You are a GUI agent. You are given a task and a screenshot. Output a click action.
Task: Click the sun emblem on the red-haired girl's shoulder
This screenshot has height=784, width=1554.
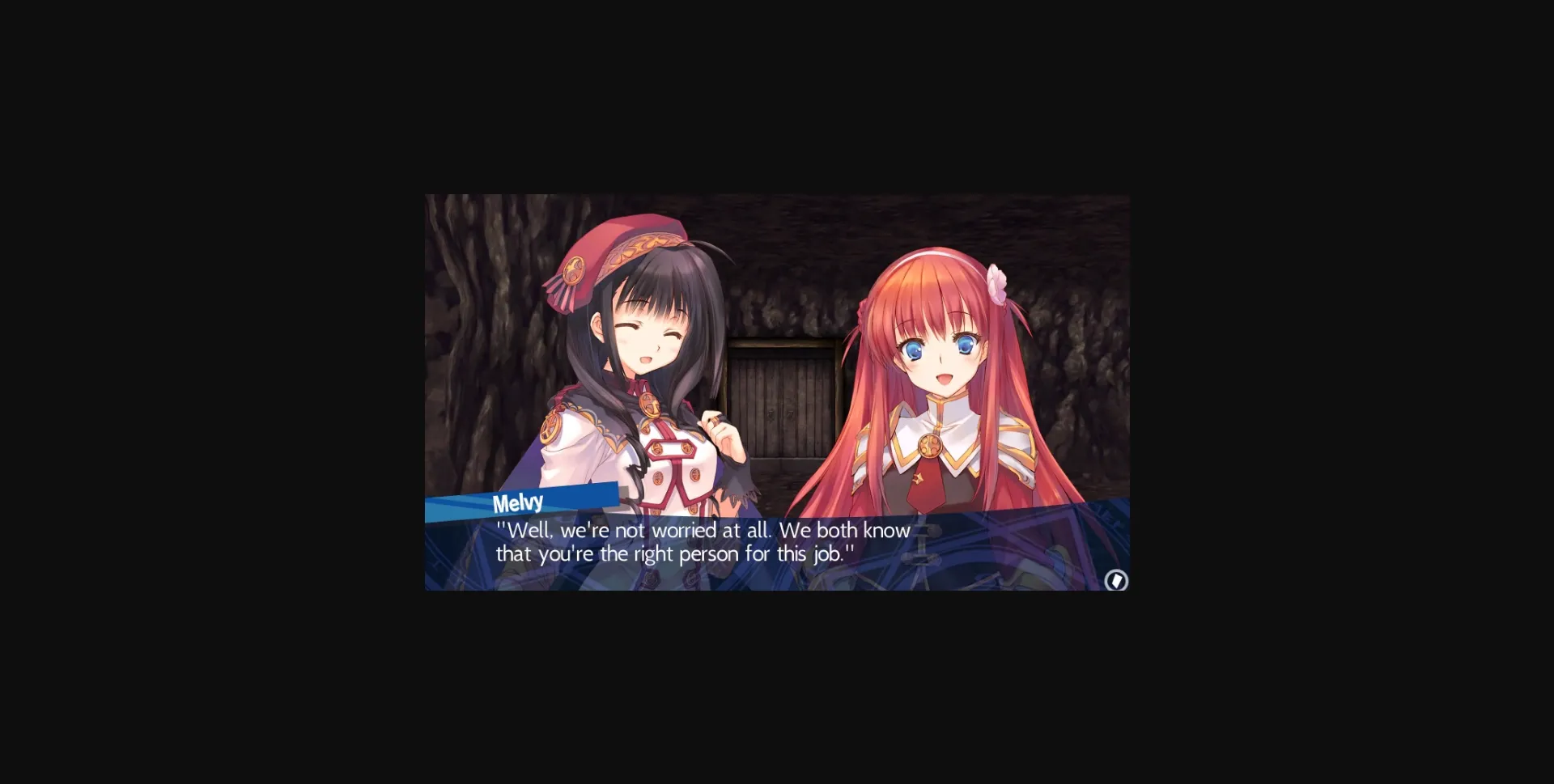pos(929,443)
